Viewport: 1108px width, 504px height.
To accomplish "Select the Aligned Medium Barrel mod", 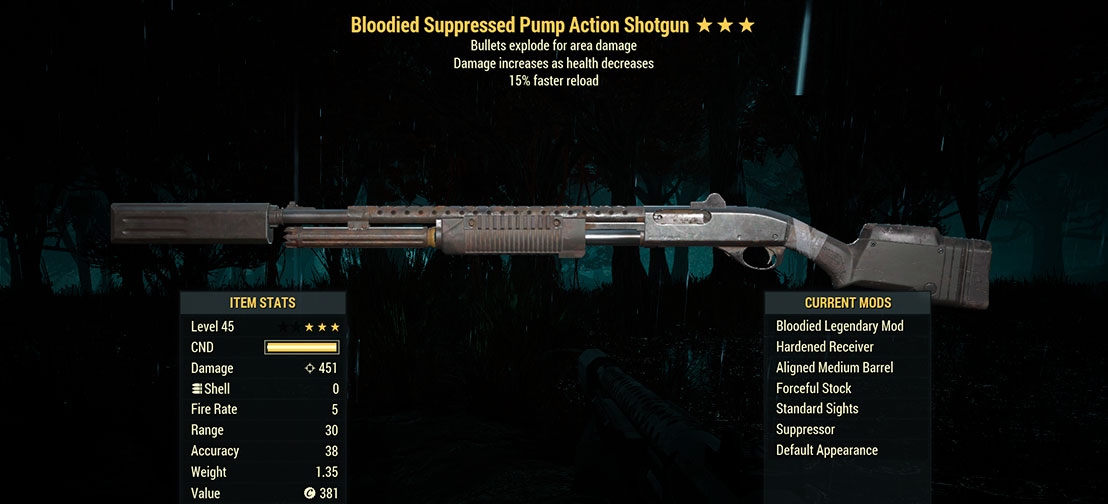I will tap(834, 368).
